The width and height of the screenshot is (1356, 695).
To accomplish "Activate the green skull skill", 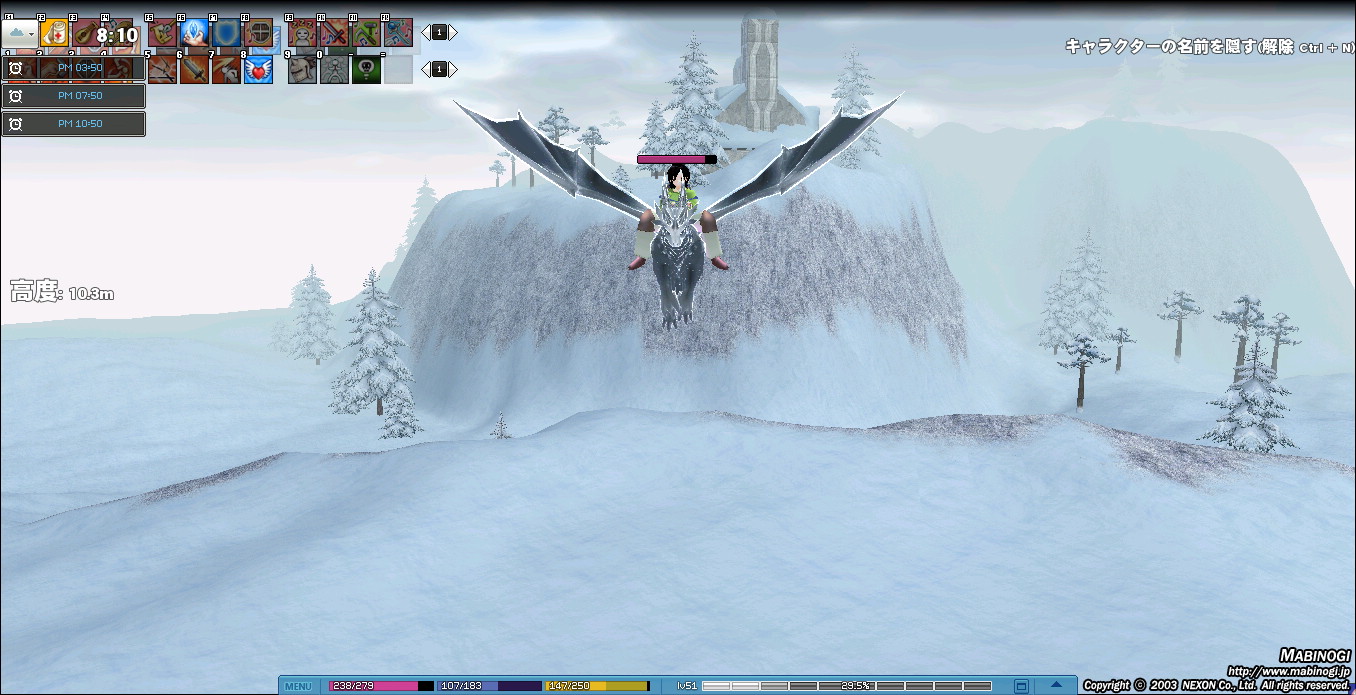I will click(366, 70).
